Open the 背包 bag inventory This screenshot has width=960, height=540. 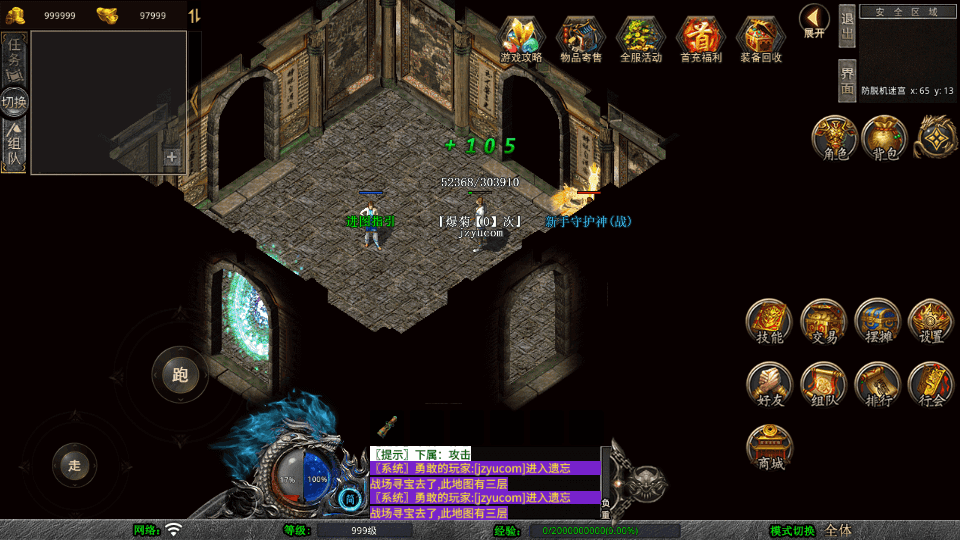(885, 138)
